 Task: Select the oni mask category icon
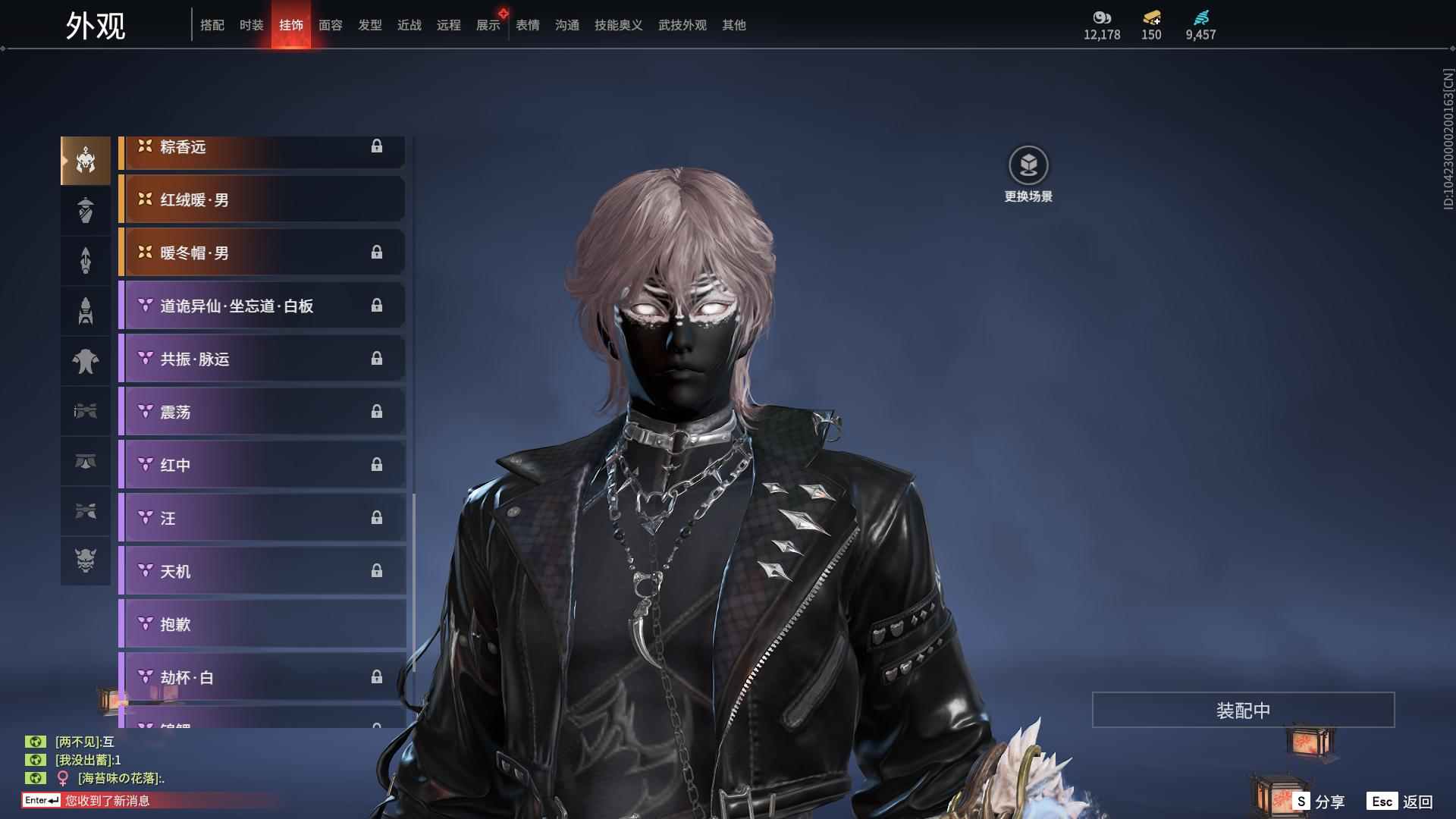point(86,560)
